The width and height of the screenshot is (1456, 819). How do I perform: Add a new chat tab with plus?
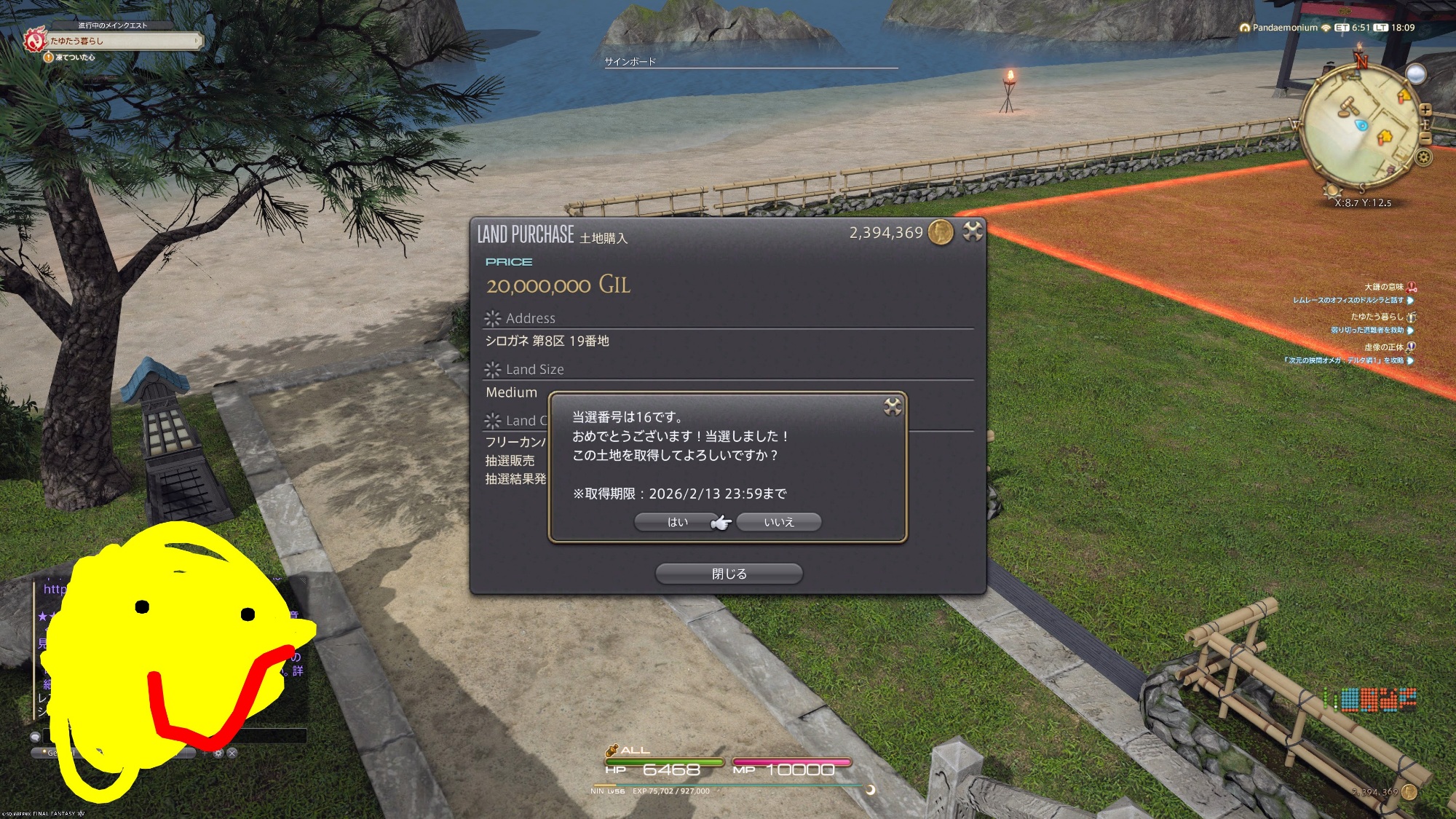(x=205, y=753)
